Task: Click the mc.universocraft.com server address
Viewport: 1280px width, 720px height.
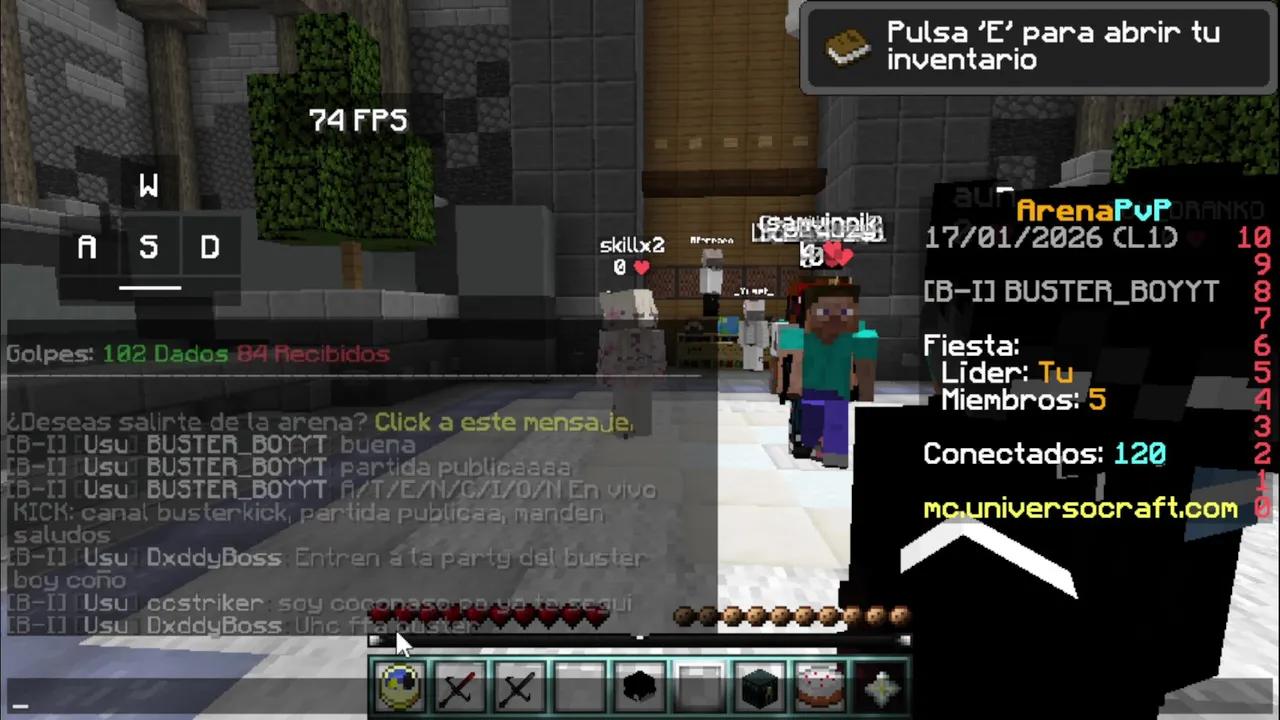Action: pos(1080,509)
